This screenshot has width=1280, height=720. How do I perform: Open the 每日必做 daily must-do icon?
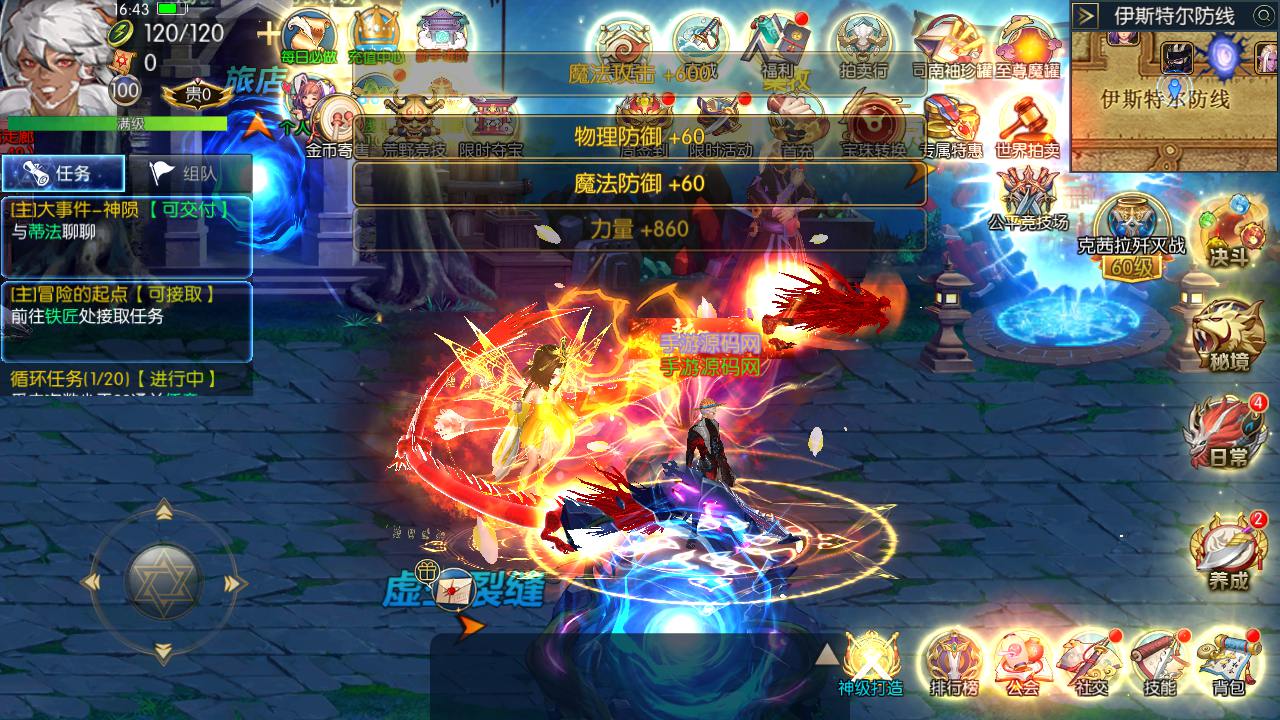(x=308, y=38)
